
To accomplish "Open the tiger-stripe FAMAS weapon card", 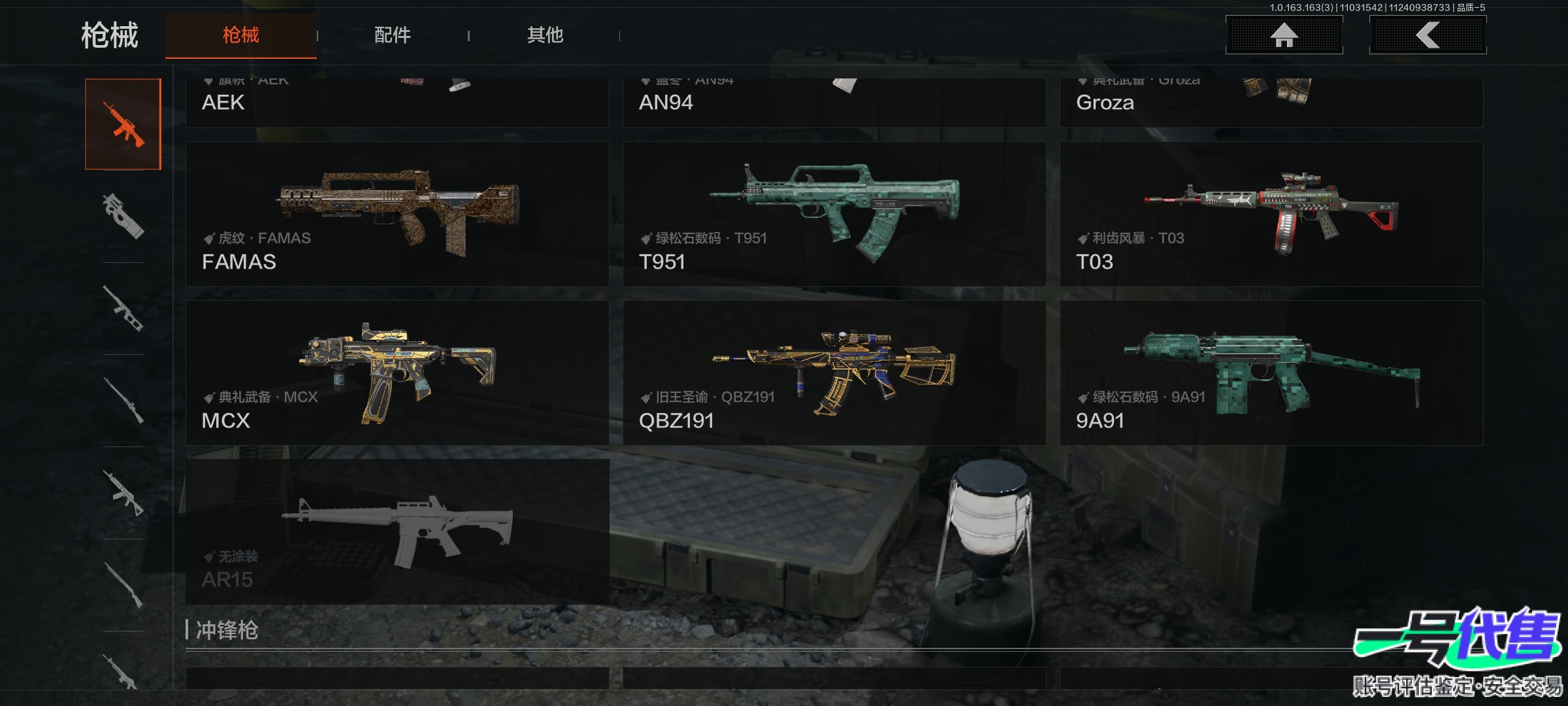I will coord(397,214).
